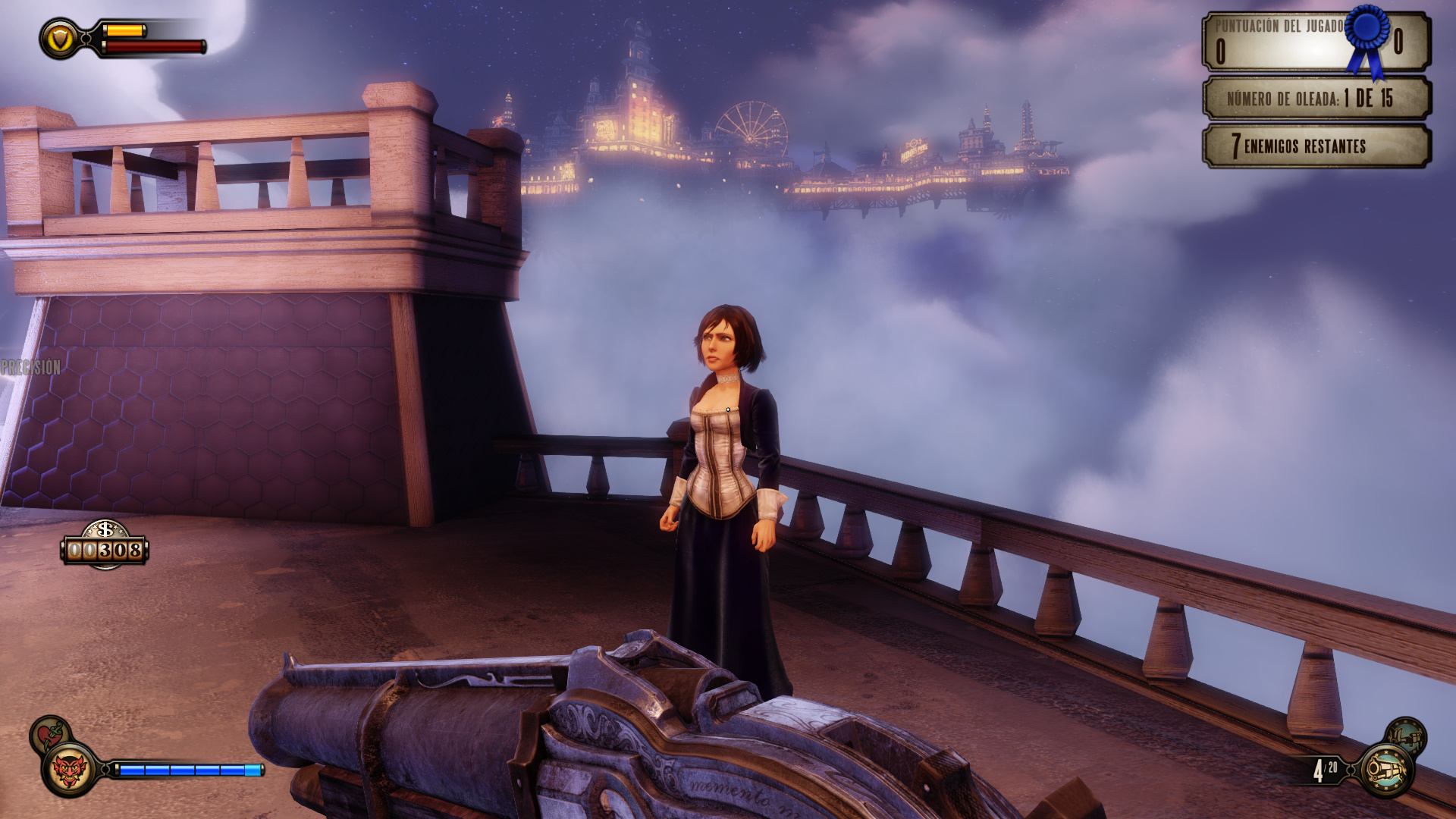
Task: Swap to the secondary weapon icon
Action: 1405,736
